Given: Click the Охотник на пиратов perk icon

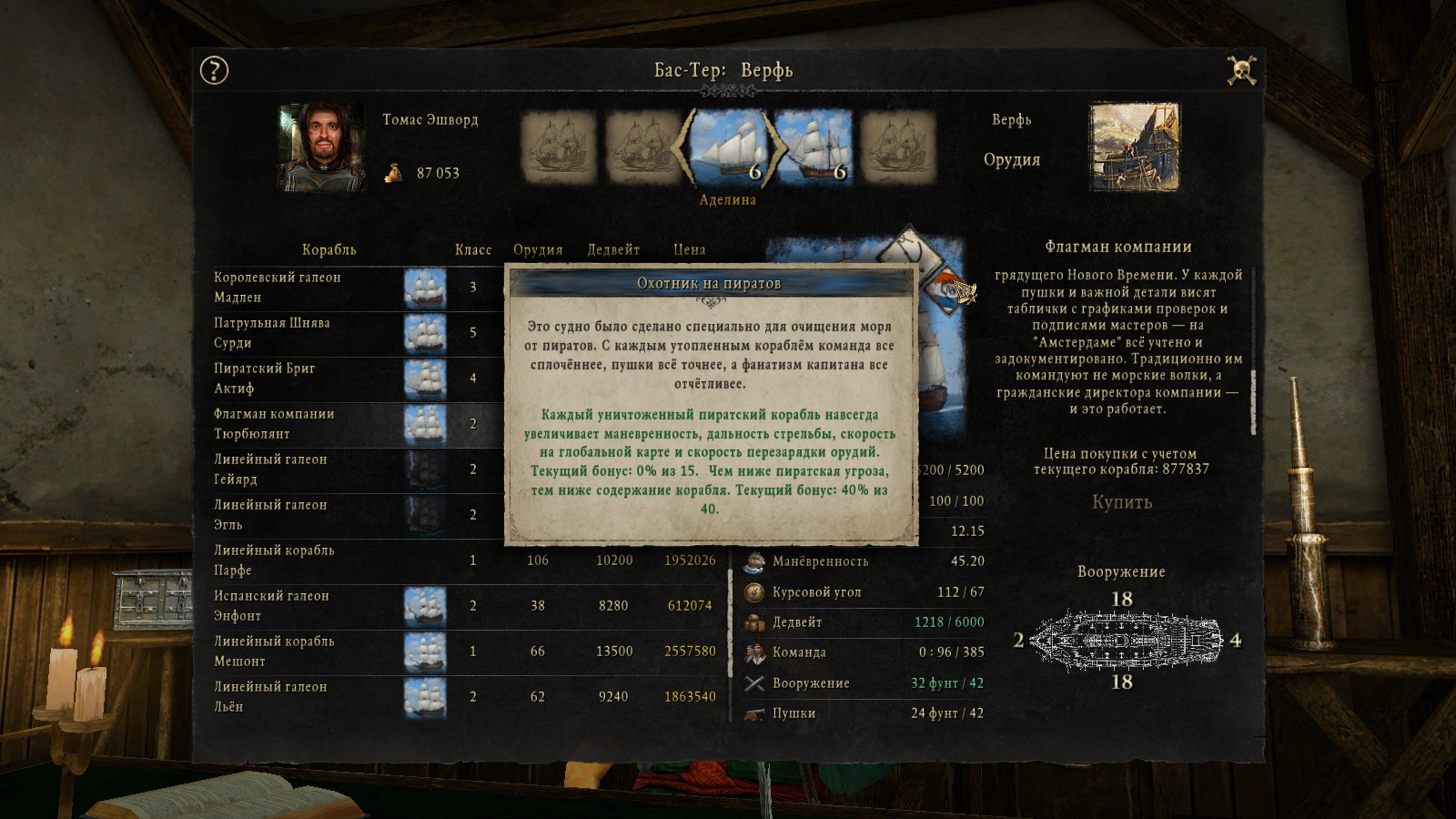Looking at the screenshot, I should (x=953, y=289).
